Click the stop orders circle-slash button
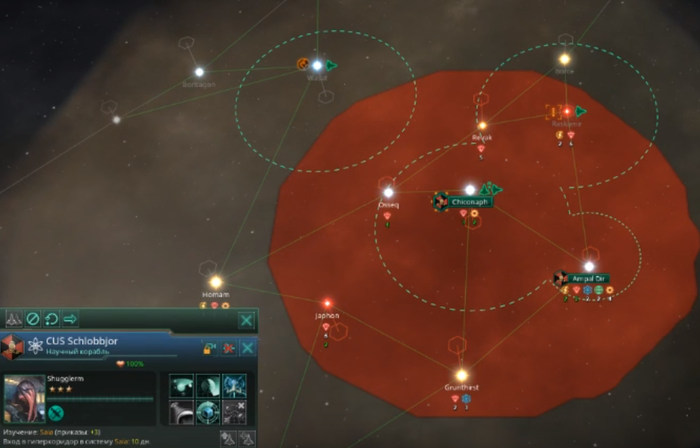Image resolution: width=700 pixels, height=448 pixels. pyautogui.click(x=32, y=320)
